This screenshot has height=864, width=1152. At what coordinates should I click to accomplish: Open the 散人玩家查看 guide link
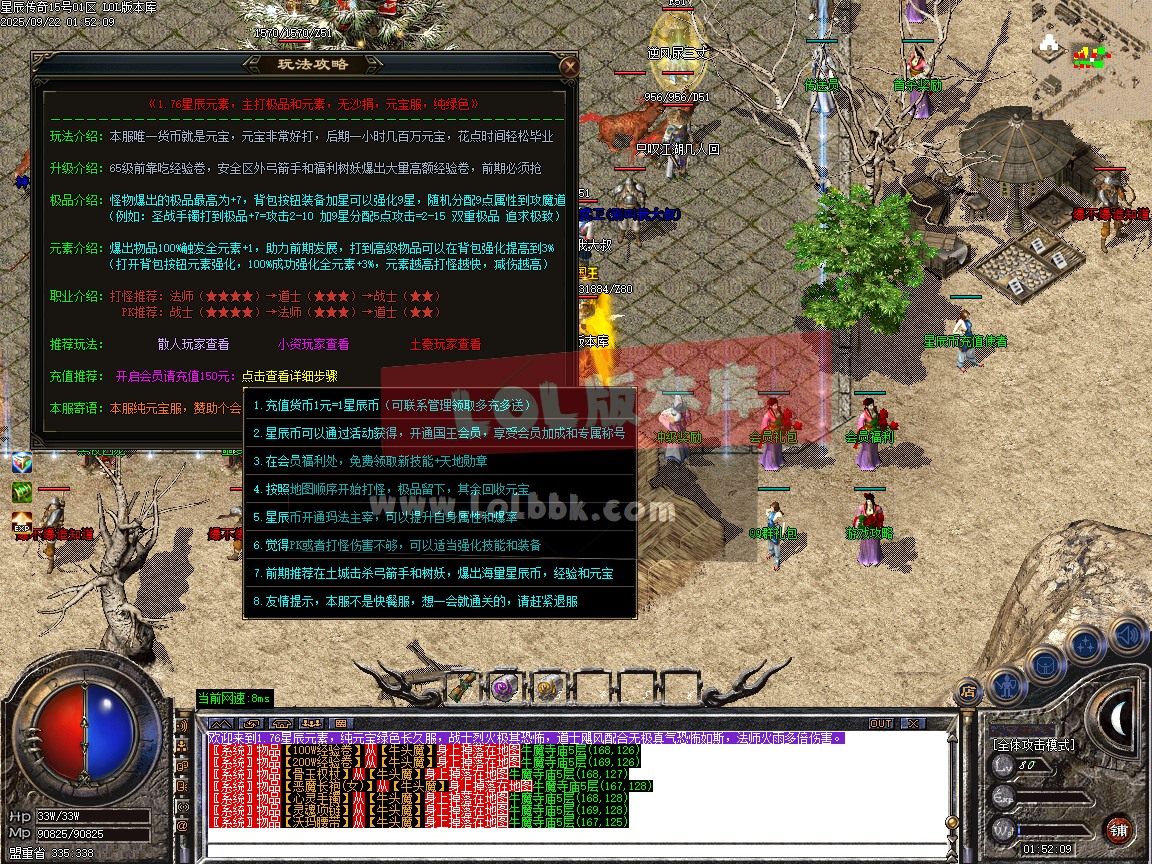pos(193,344)
